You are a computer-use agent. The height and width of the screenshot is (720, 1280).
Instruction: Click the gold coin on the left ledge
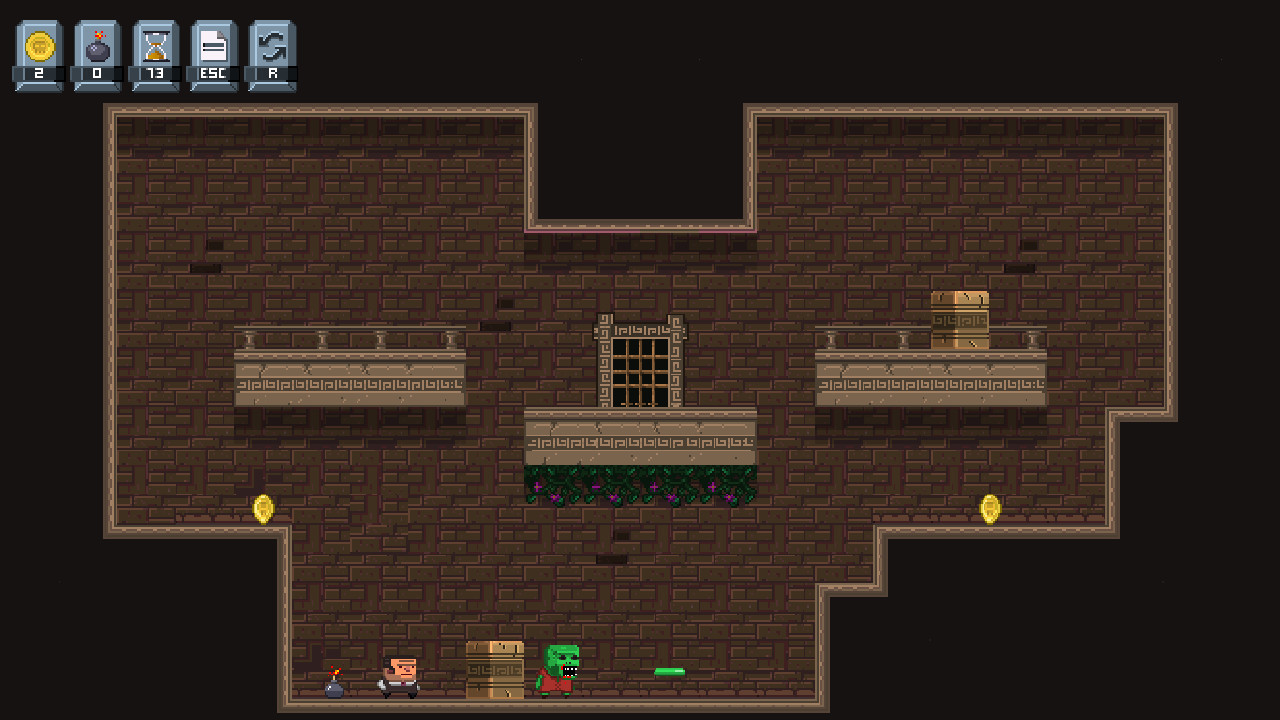coord(262,509)
